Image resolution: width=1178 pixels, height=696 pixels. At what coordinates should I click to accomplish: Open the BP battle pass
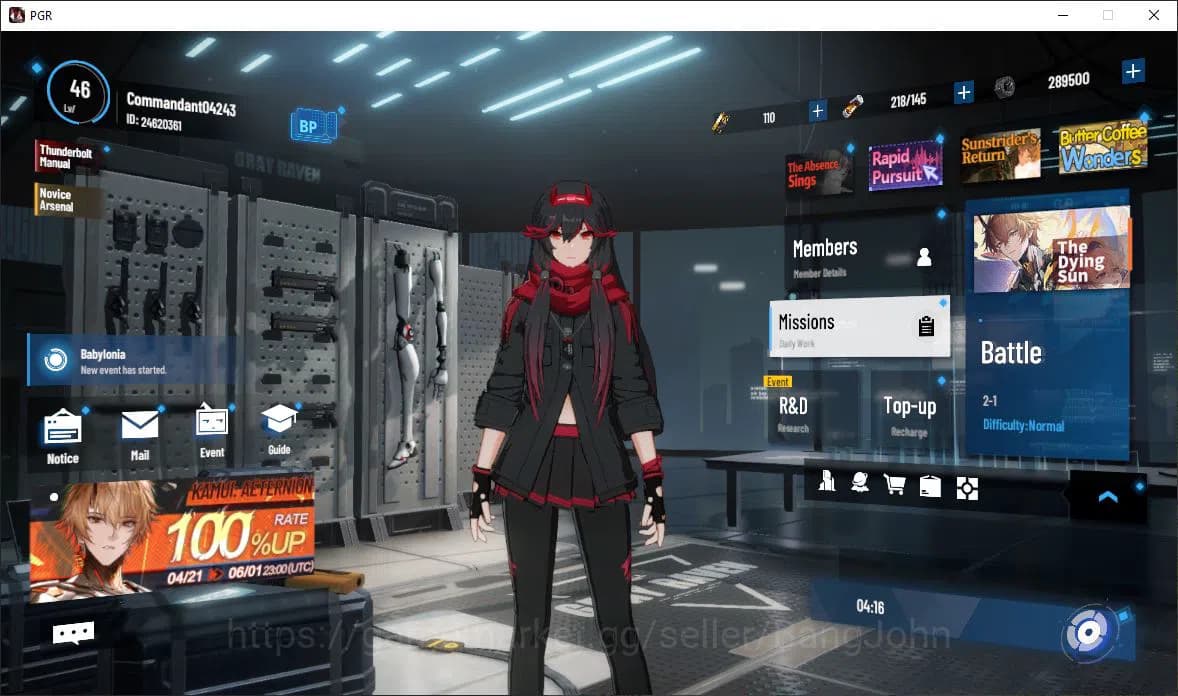[311, 127]
